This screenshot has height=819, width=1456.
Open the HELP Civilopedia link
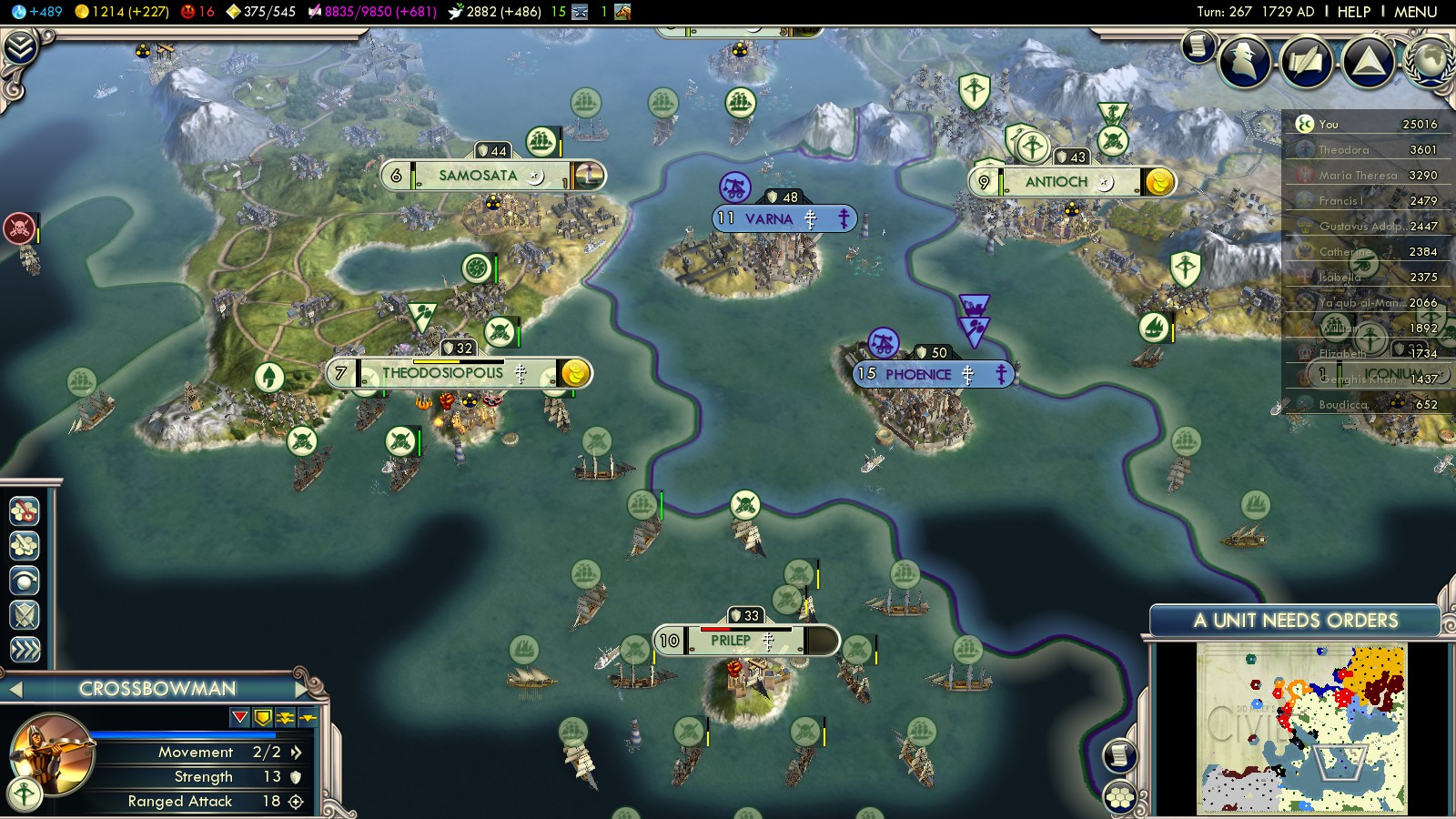pos(1353,12)
